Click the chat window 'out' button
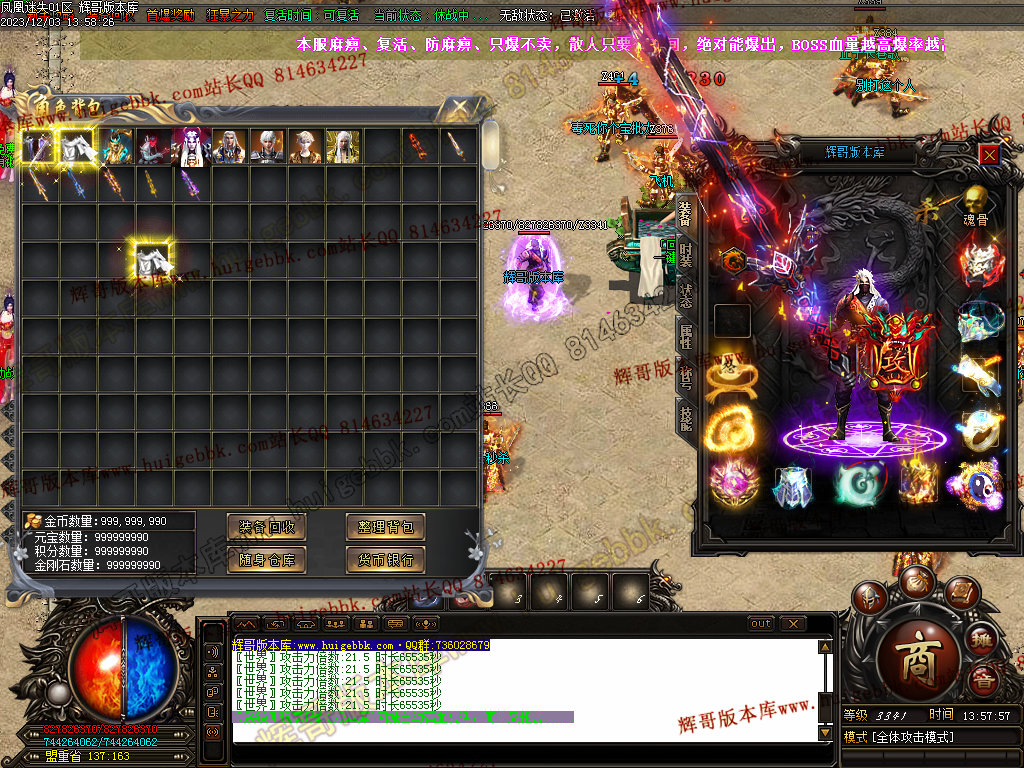Screen dimensions: 1024x768 point(762,624)
